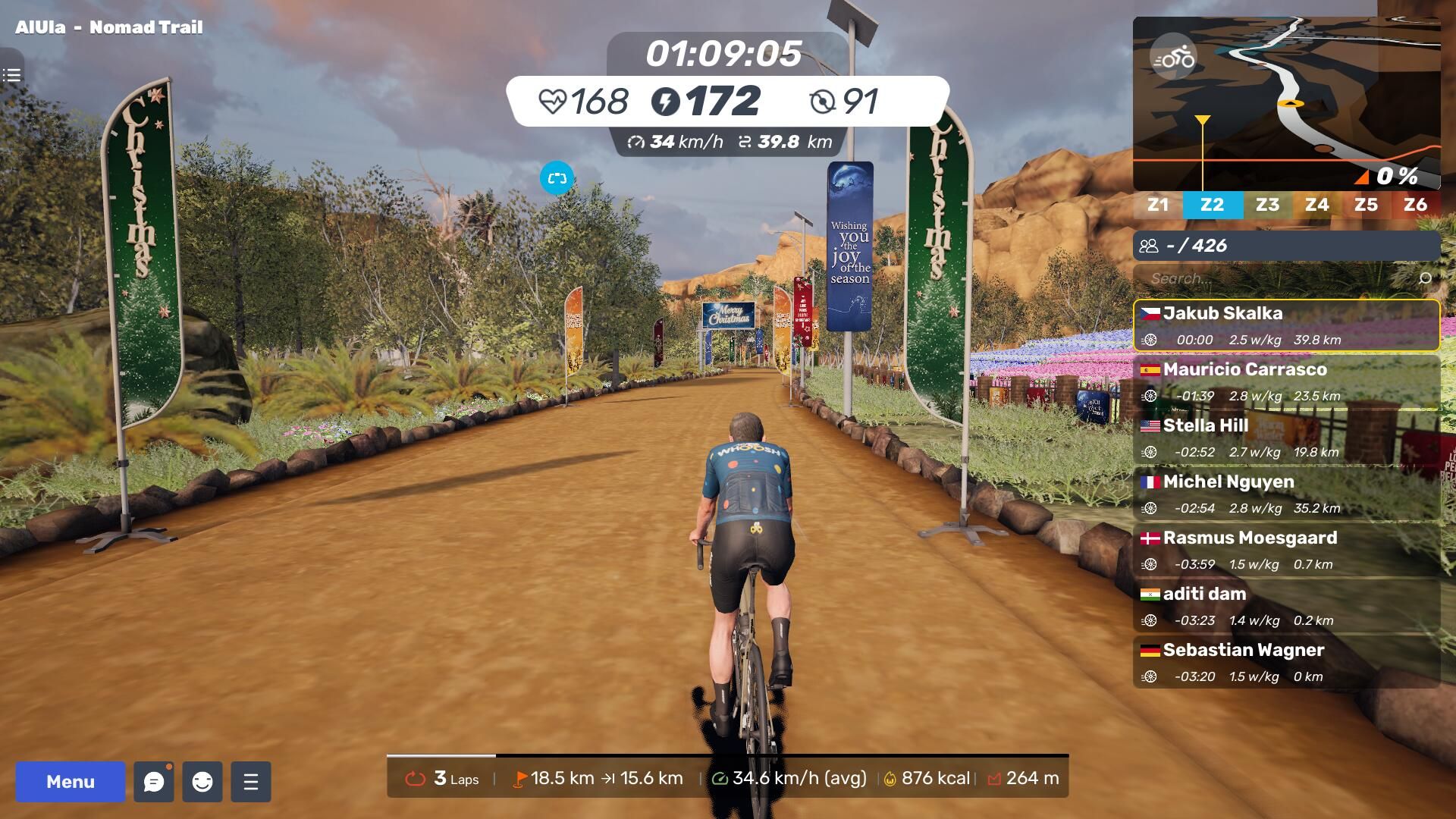Click the rider count 426 header
Image resolution: width=1456 pixels, height=819 pixels.
(x=1286, y=246)
